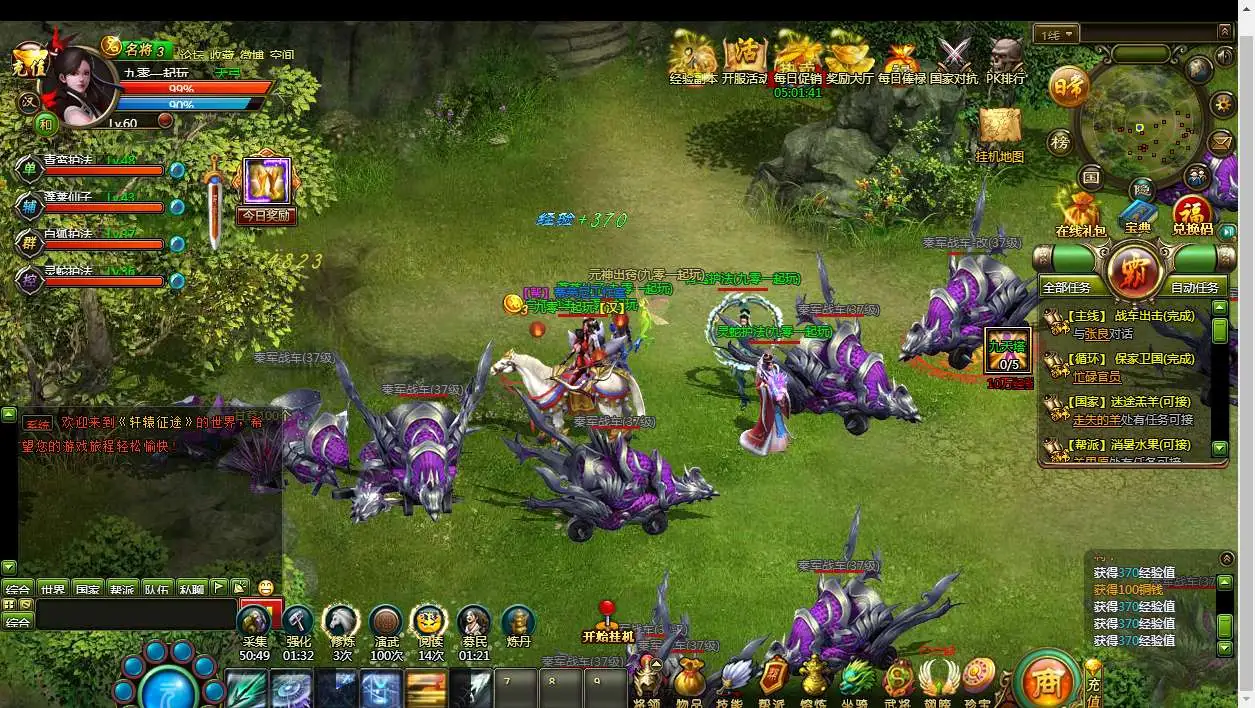Open the 兑换码 redeem code button
Viewport: 1255px width, 708px height.
1192,214
